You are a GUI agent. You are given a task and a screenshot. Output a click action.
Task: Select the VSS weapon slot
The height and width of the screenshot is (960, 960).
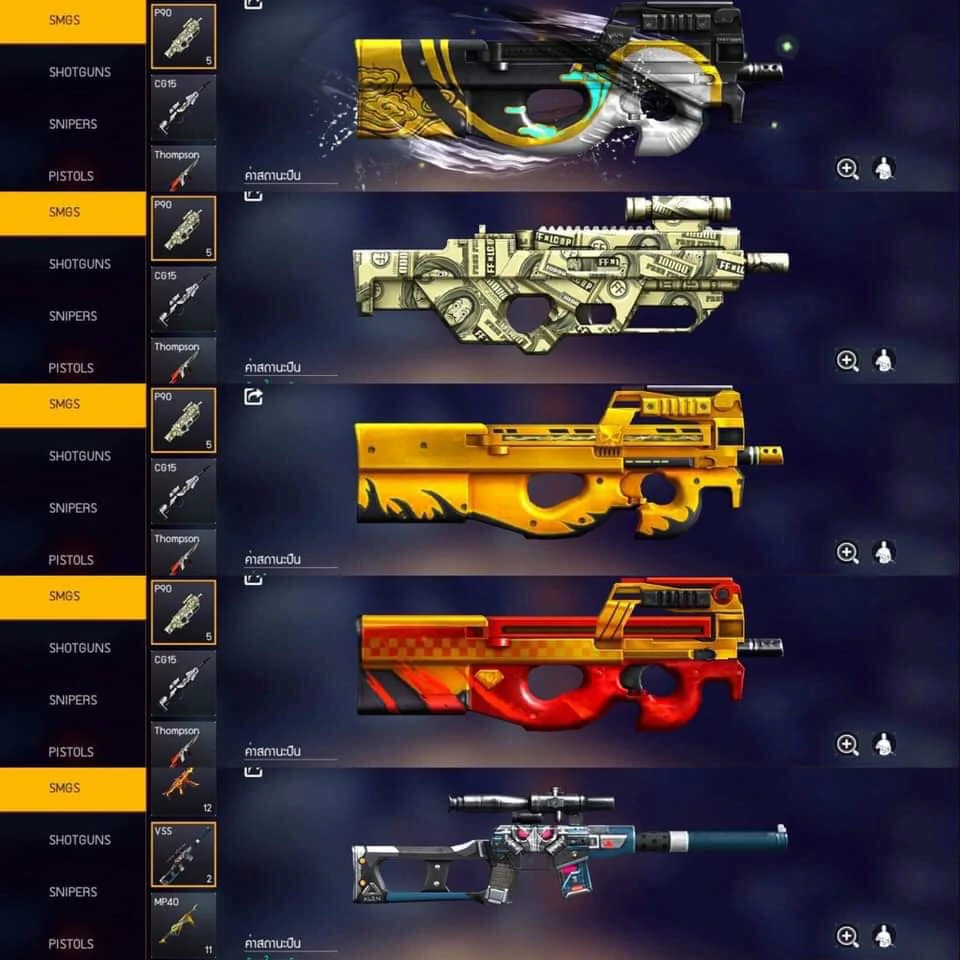(x=183, y=855)
